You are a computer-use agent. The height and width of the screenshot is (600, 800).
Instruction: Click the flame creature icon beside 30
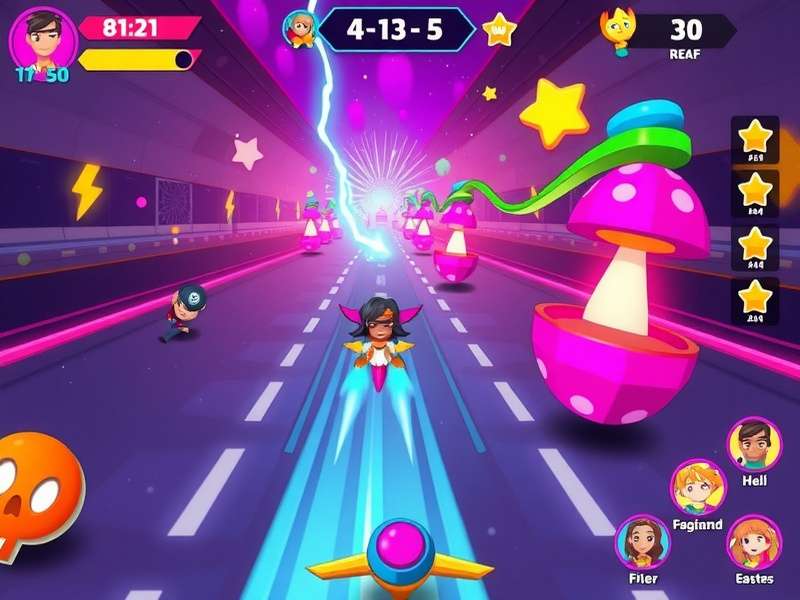620,31
